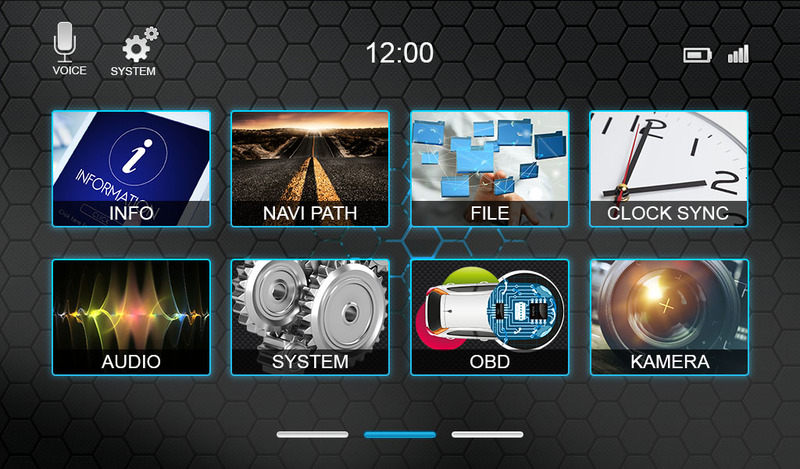The width and height of the screenshot is (800, 469).
Task: Switch to the first page indicator
Action: coord(312,435)
